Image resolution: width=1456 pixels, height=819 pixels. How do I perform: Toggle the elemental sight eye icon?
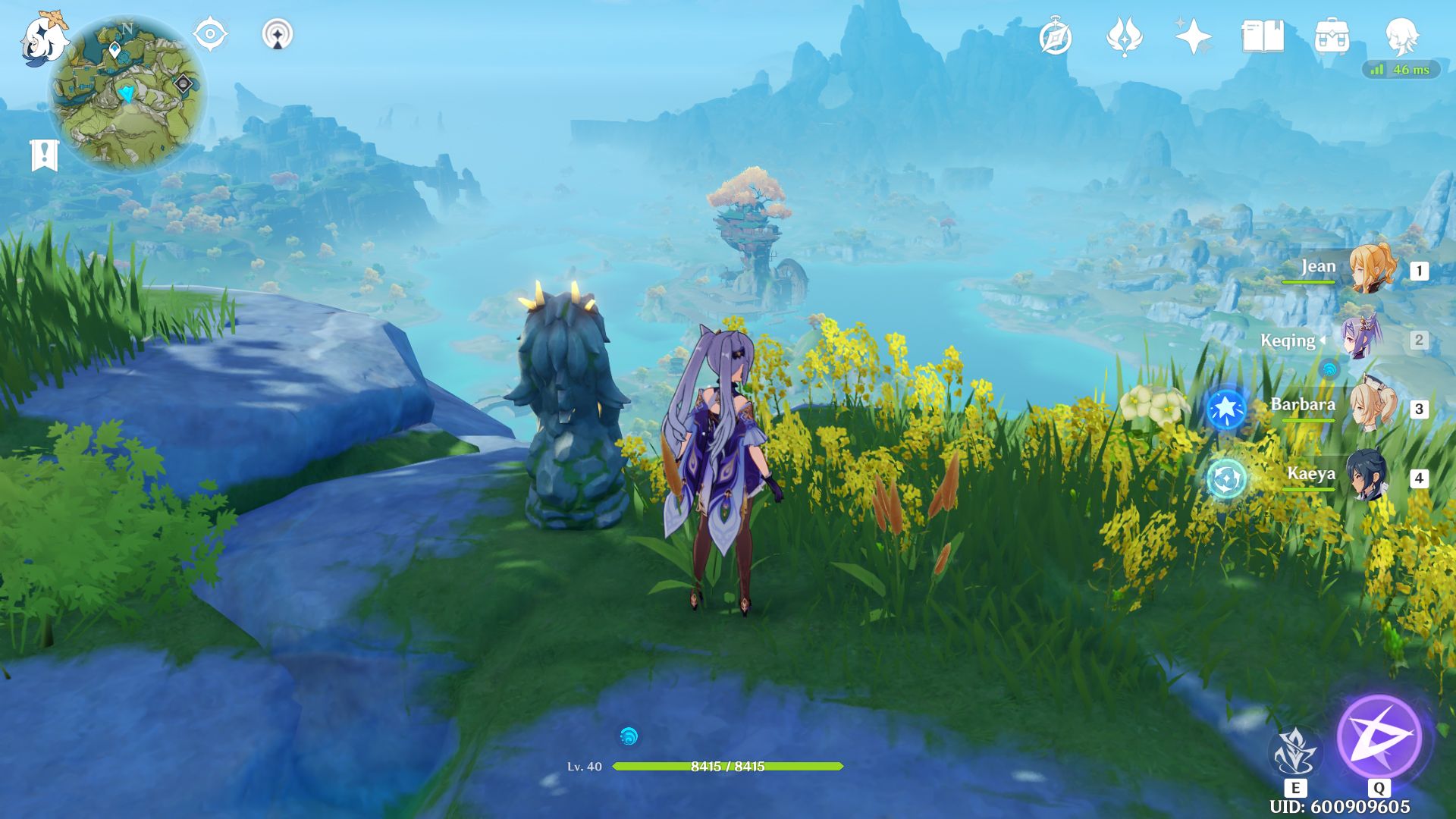tap(210, 35)
